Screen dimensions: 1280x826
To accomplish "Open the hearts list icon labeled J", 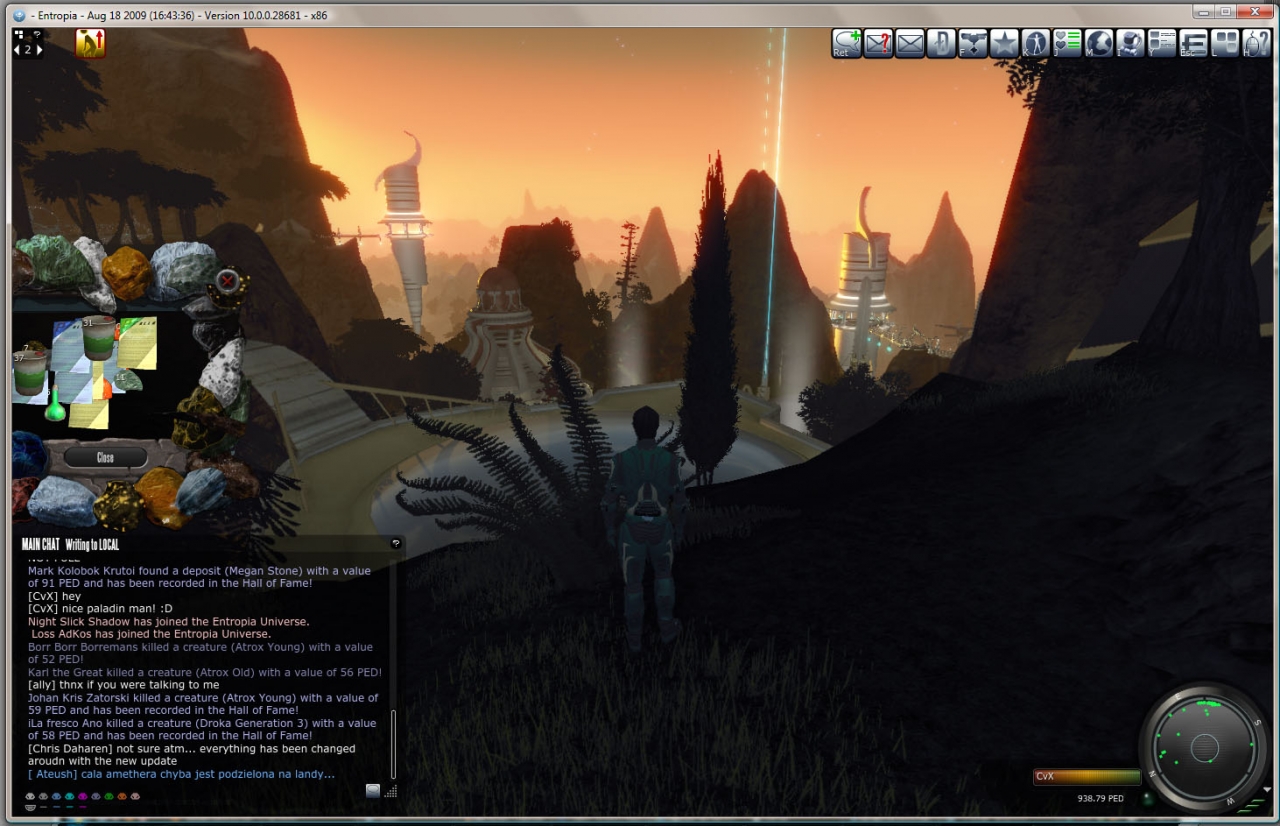I will pos(1067,43).
